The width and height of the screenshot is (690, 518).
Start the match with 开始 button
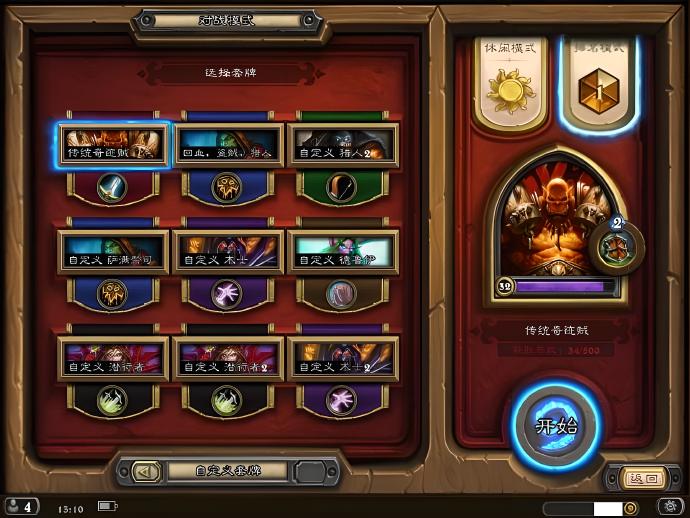coord(557,427)
